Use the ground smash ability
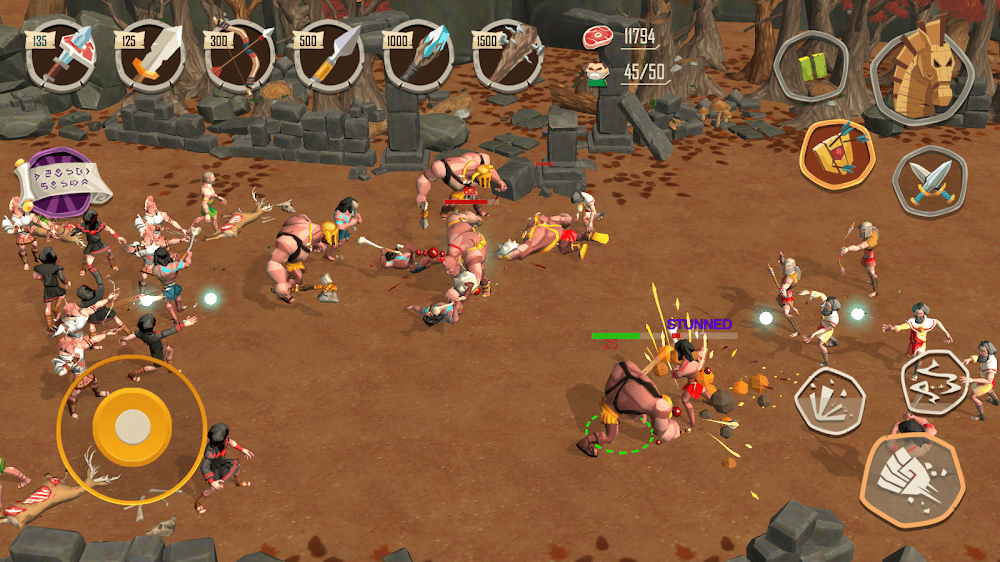 [x=829, y=399]
